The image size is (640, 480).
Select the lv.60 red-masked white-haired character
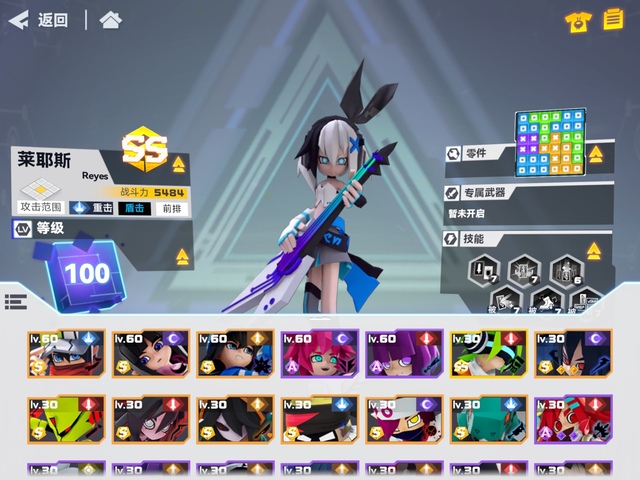point(66,355)
